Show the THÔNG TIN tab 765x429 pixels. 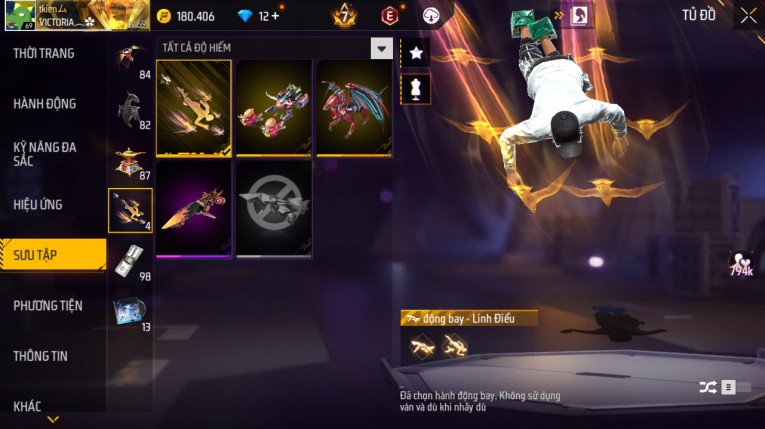tap(40, 355)
